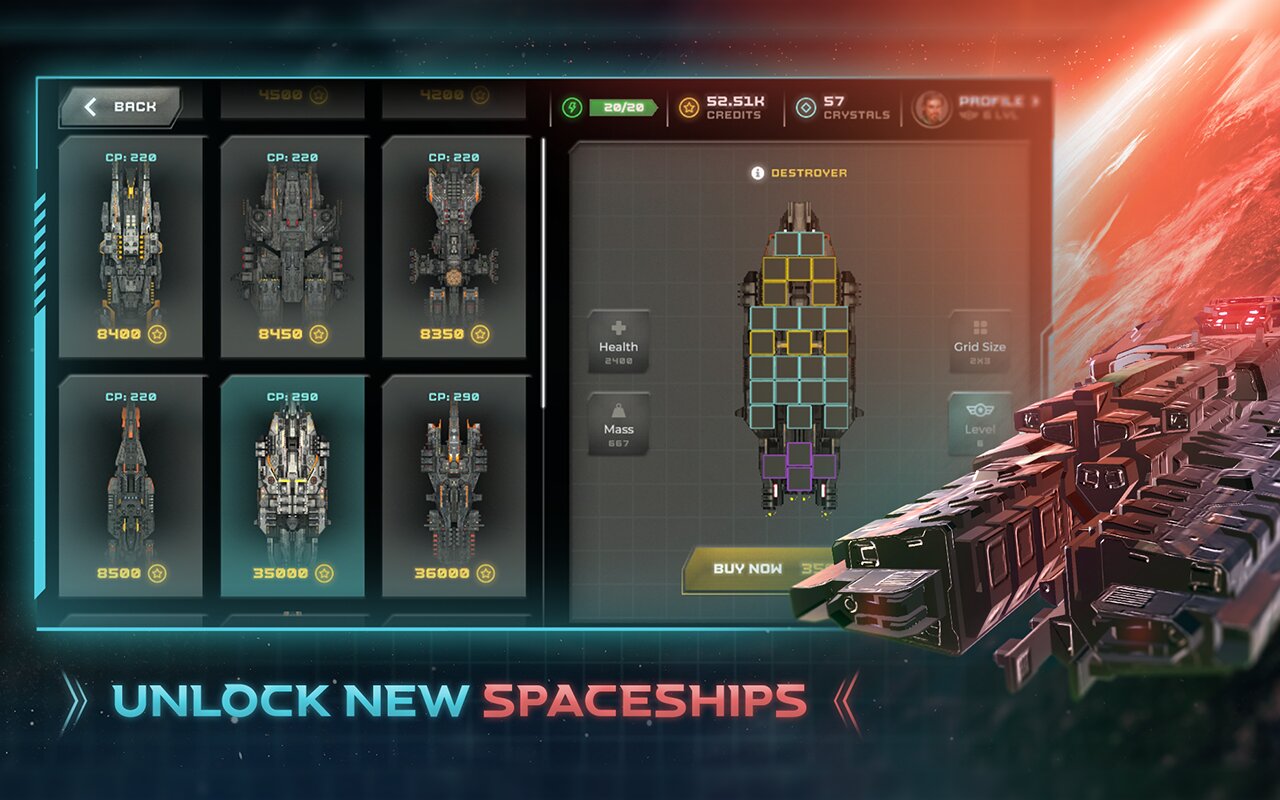Tap the credits currency counter
Viewport: 1280px width, 800px height.
point(722,108)
